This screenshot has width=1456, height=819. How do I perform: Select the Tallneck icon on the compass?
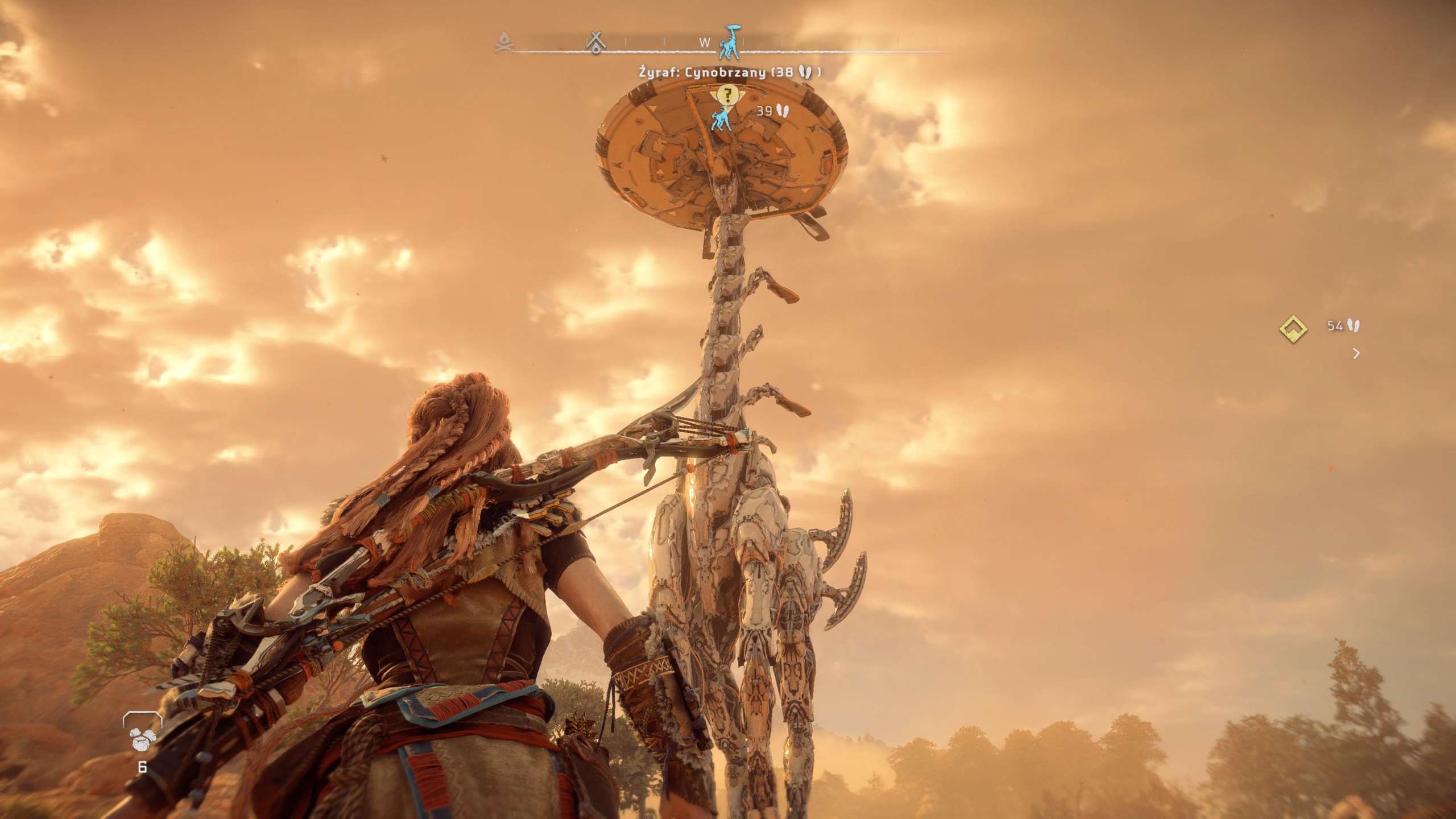[x=729, y=43]
